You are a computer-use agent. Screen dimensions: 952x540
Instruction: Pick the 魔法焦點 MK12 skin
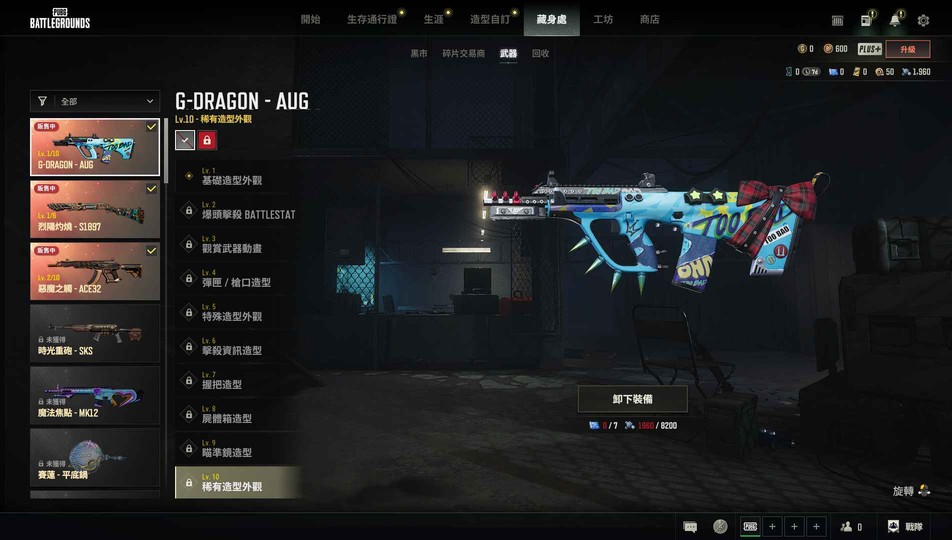click(x=95, y=394)
